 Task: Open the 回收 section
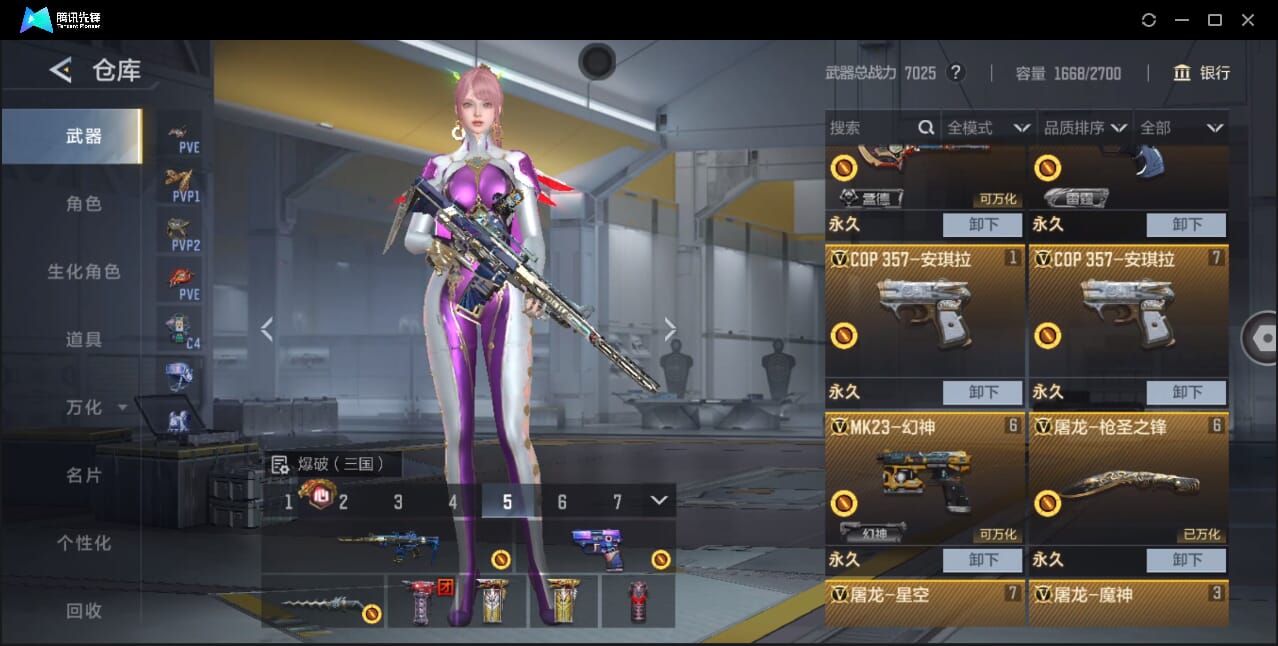tap(84, 611)
